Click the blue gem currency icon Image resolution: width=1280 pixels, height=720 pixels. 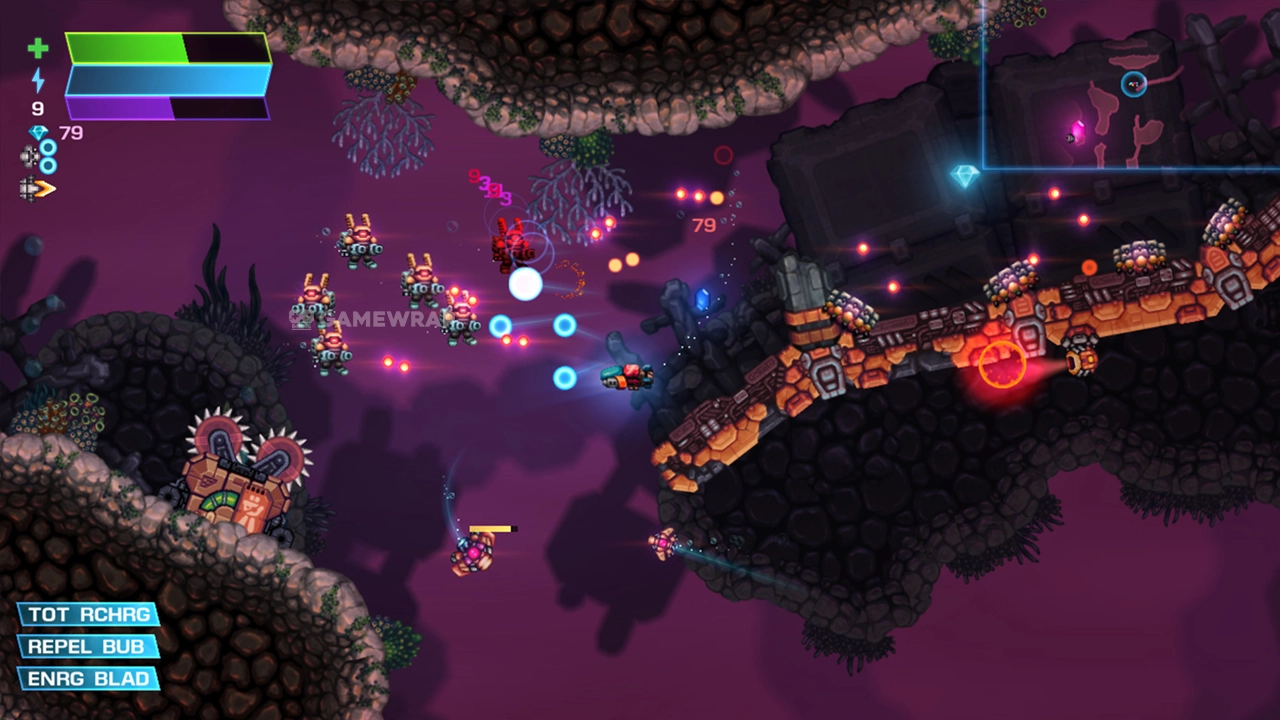[39, 133]
